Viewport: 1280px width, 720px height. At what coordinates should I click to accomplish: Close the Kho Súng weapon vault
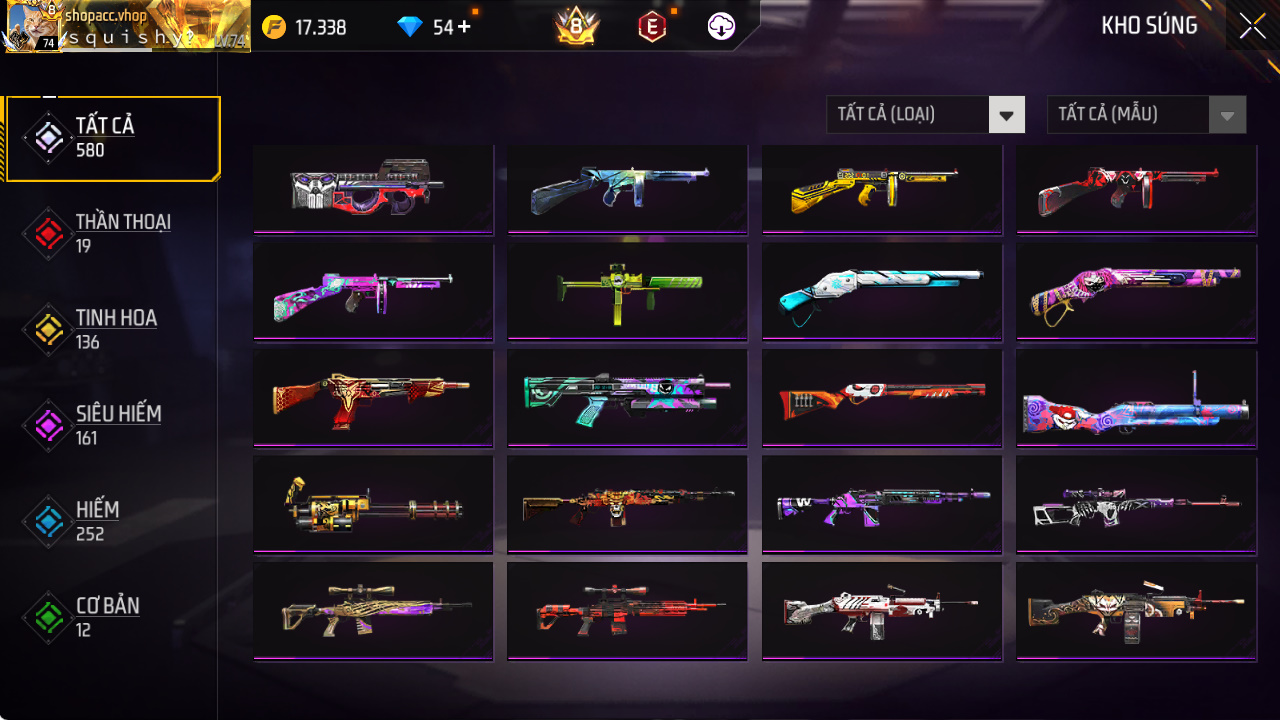[1252, 27]
